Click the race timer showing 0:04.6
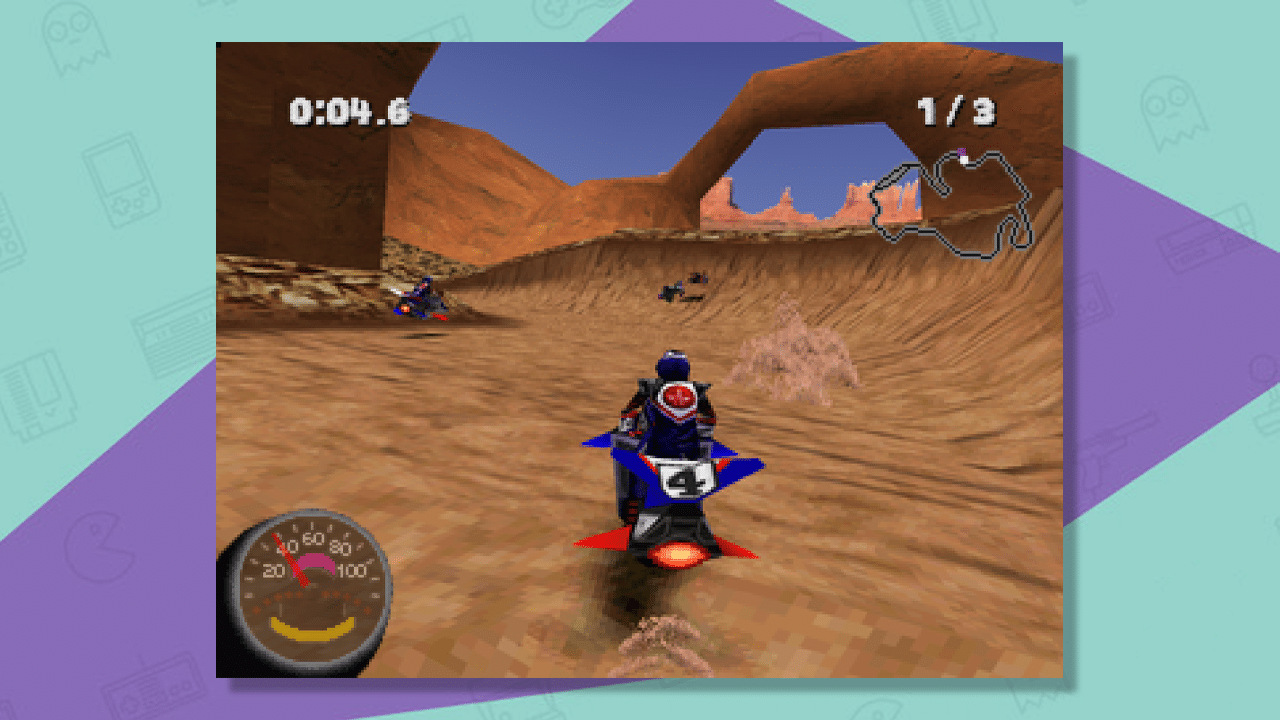 tap(347, 112)
